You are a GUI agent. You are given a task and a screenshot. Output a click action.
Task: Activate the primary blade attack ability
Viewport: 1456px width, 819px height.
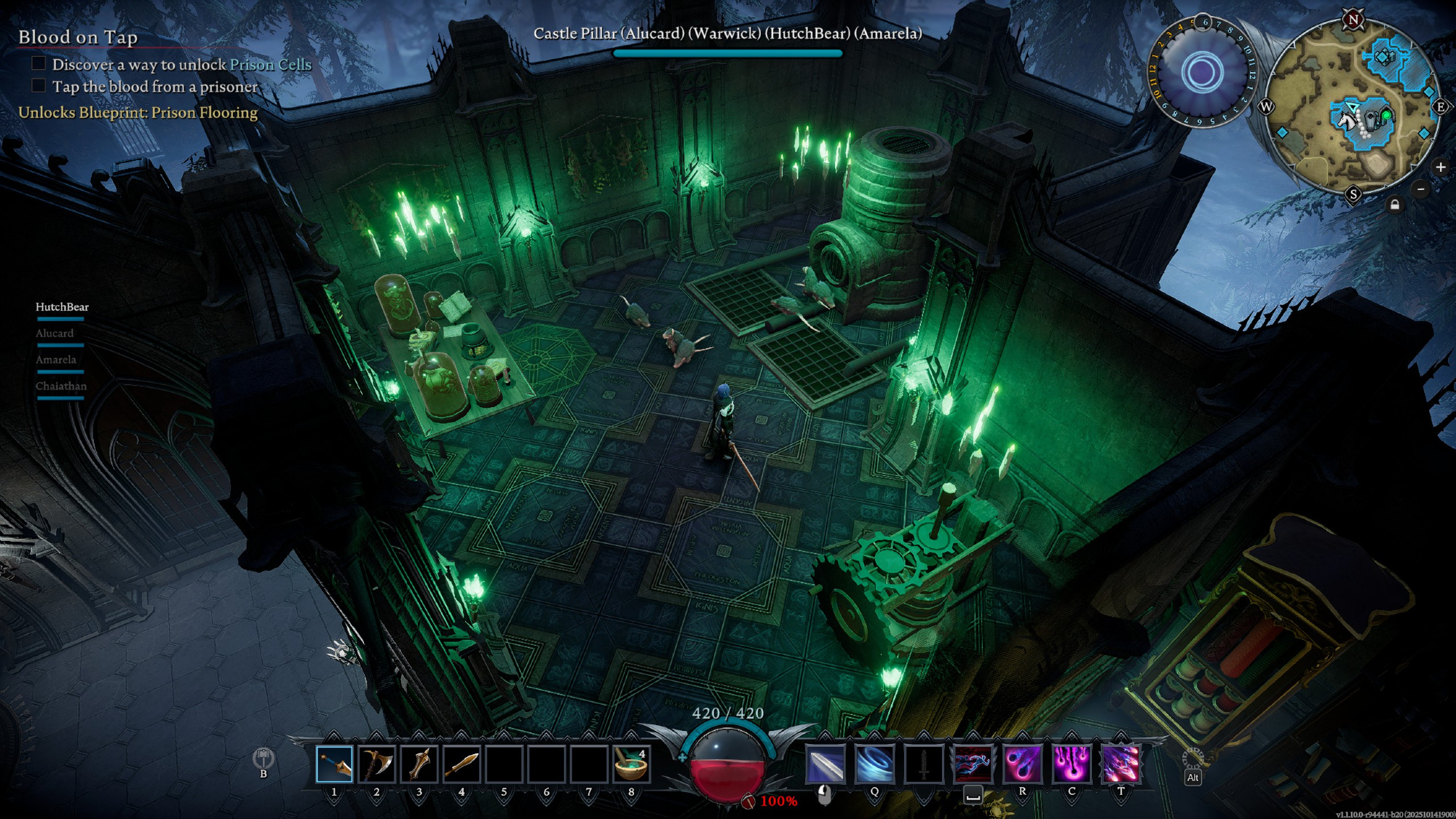tap(826, 764)
